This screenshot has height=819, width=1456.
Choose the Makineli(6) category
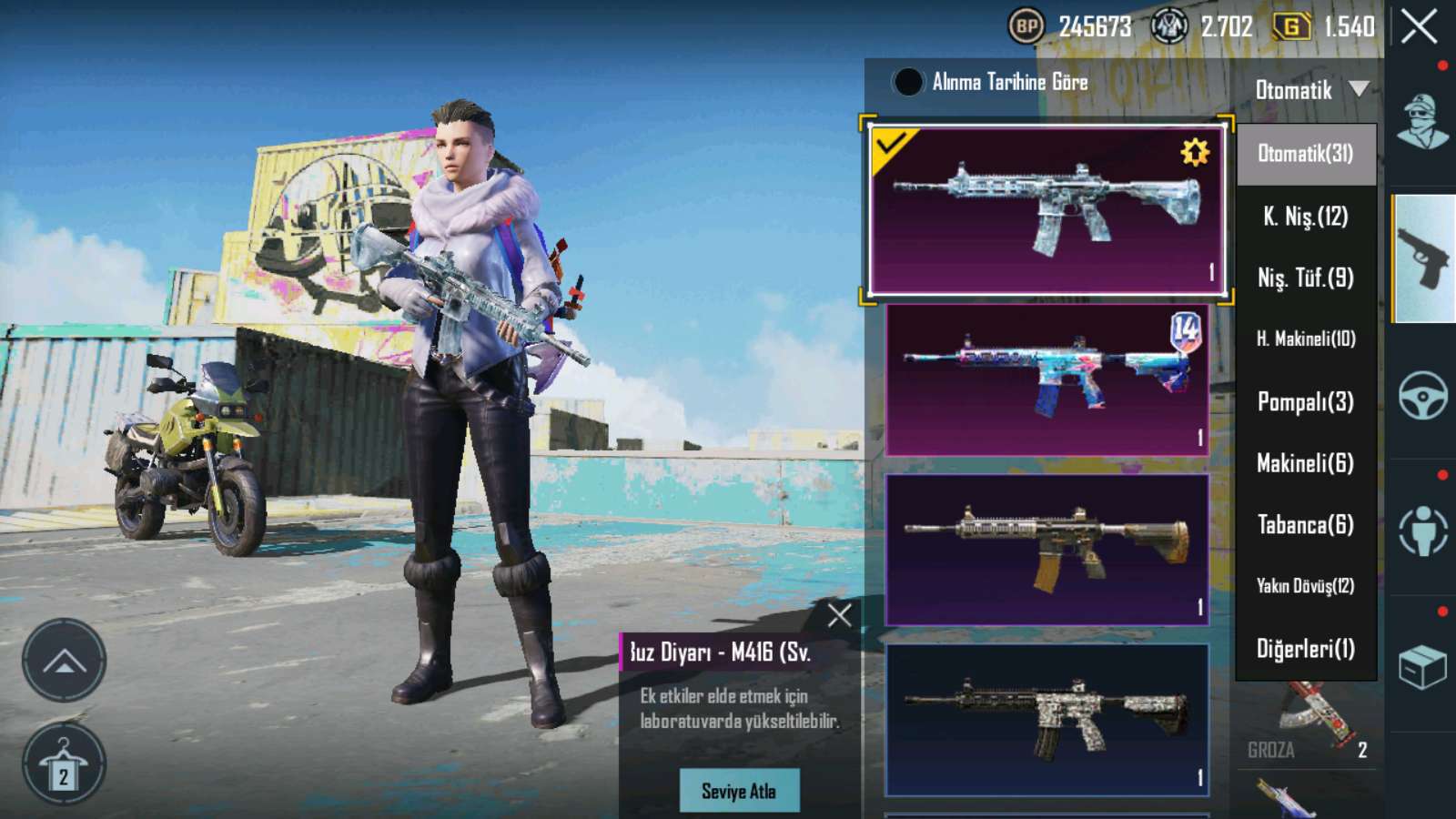click(1305, 463)
